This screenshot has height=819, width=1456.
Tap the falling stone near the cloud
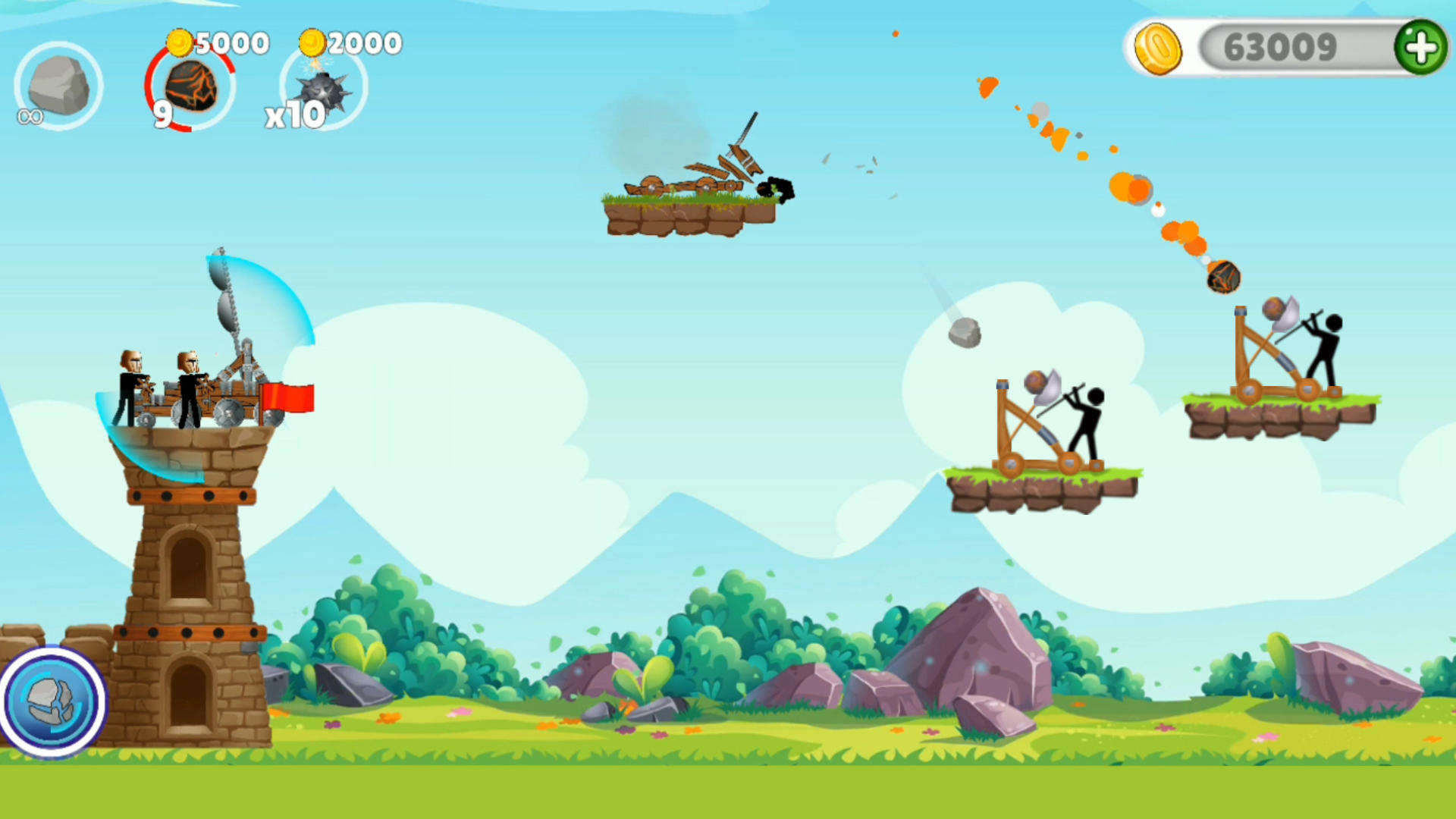(963, 334)
